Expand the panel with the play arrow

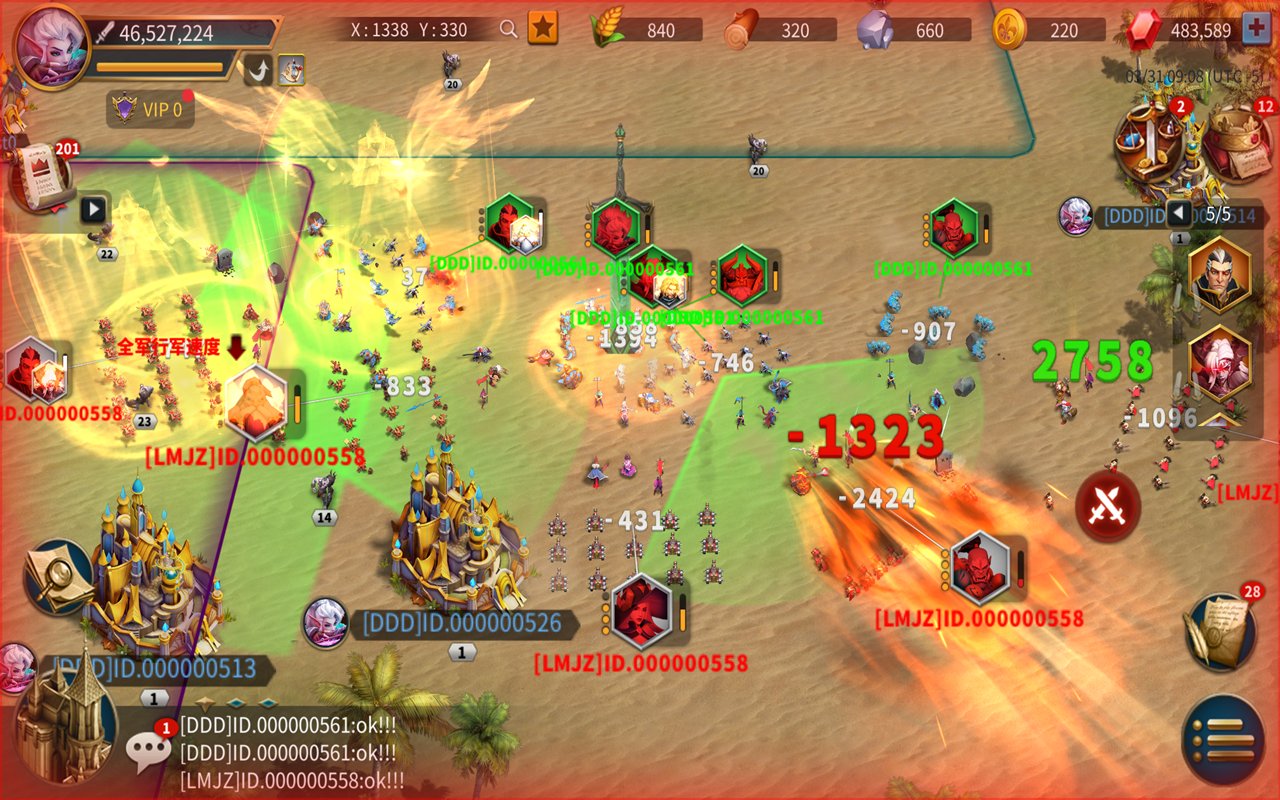point(93,210)
